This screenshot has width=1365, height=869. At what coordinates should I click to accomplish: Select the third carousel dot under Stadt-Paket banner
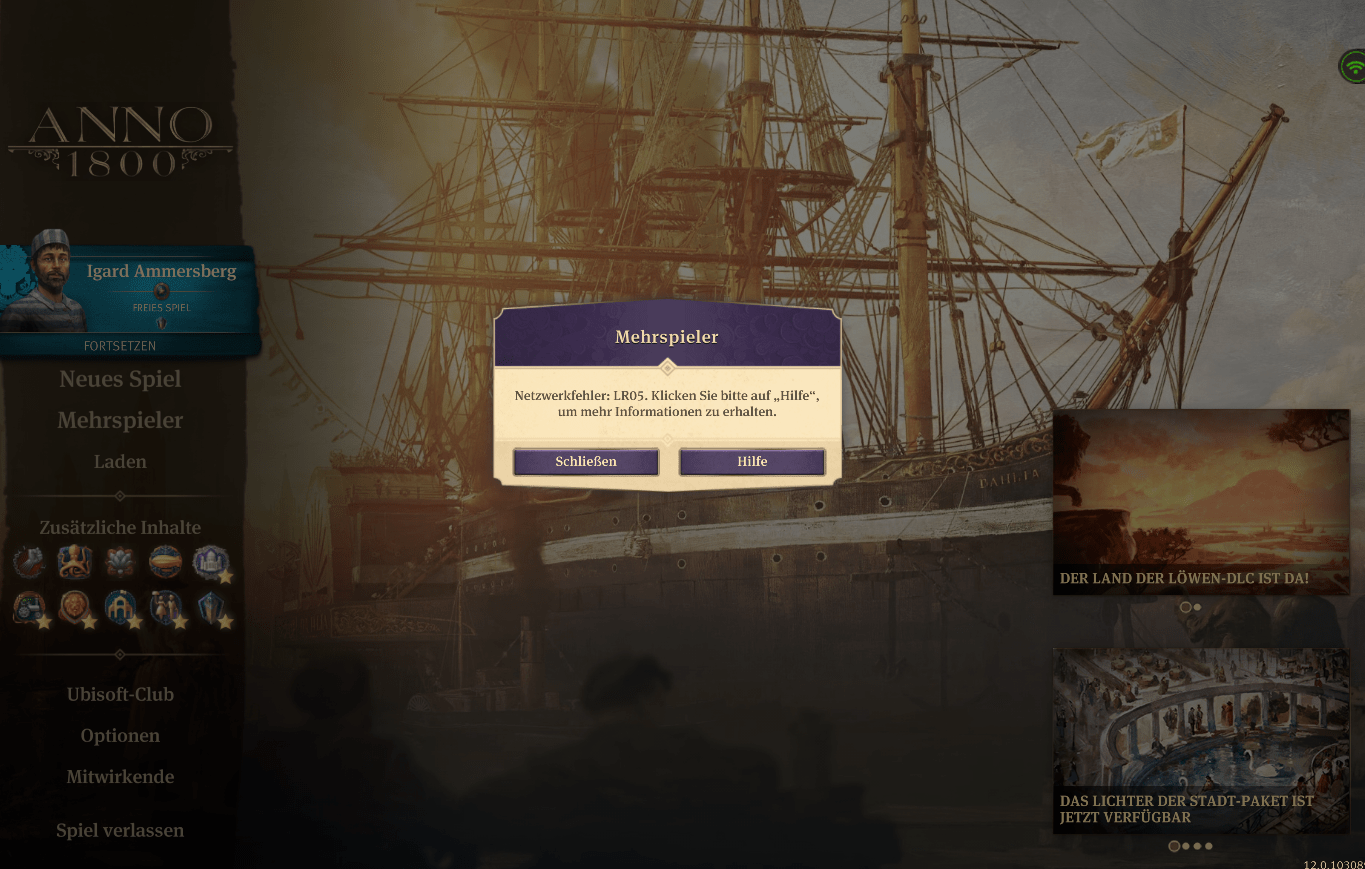1196,846
